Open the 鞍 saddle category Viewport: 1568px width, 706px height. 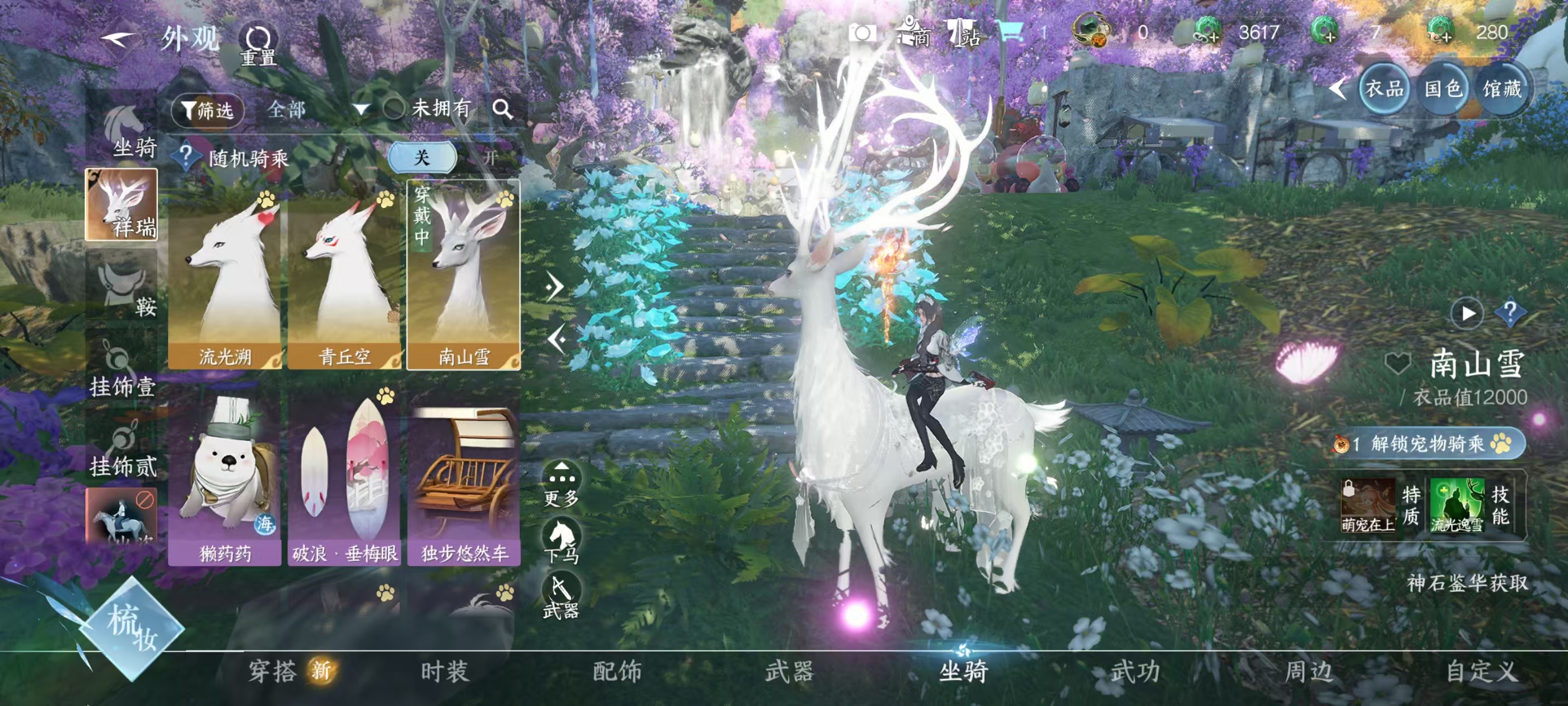[122, 287]
